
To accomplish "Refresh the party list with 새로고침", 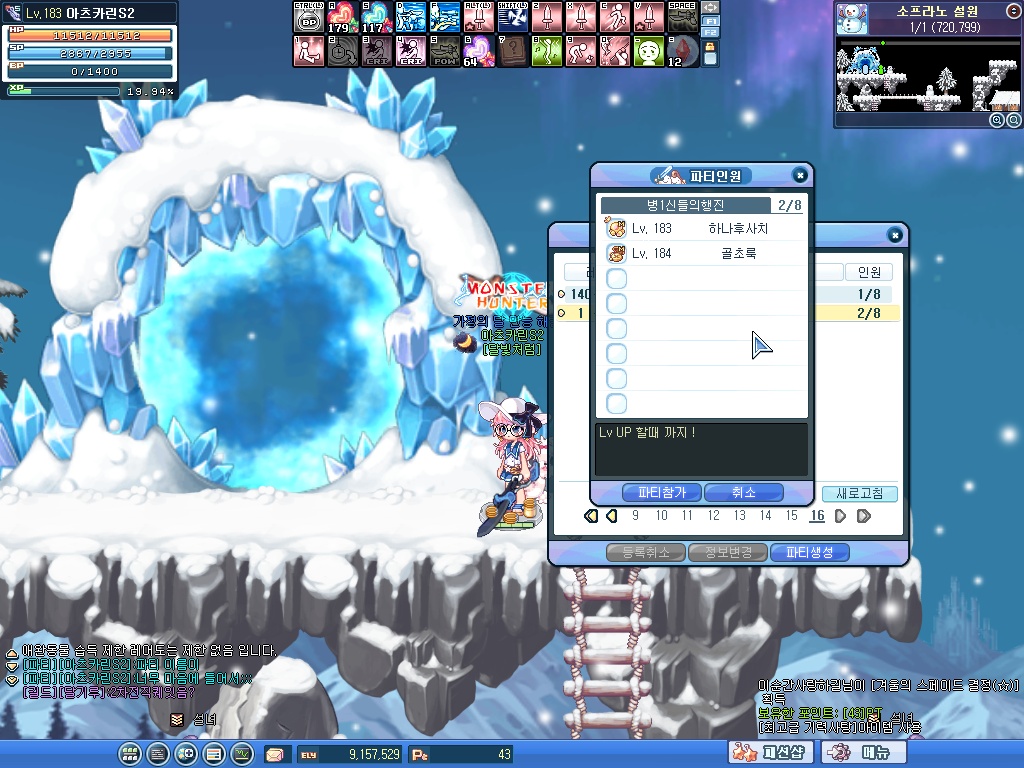I will (860, 494).
